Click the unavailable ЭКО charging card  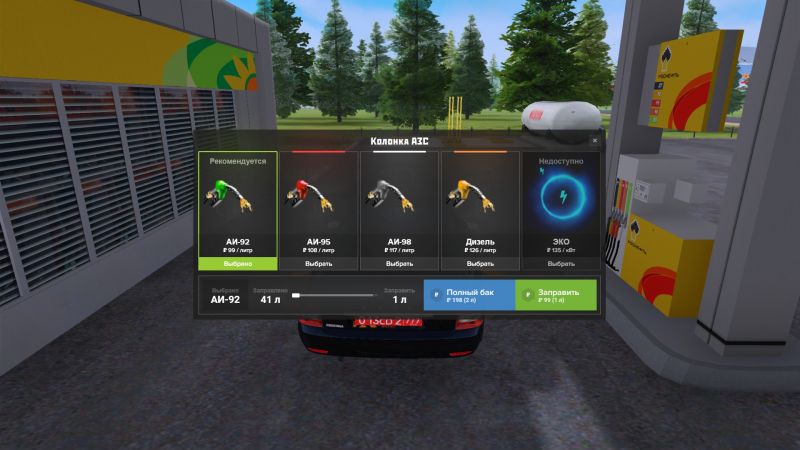click(x=560, y=210)
